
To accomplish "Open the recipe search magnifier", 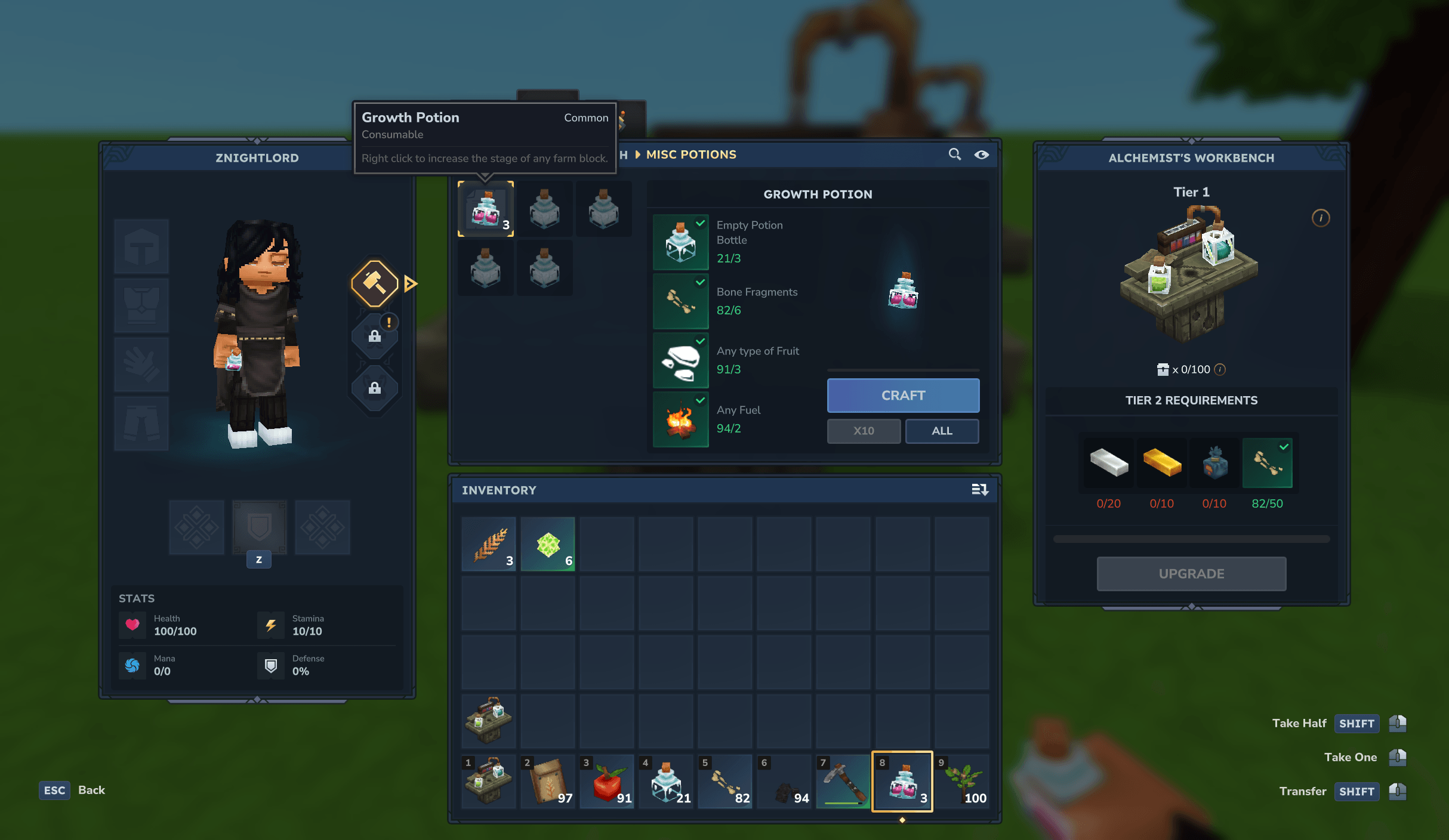I will point(955,155).
